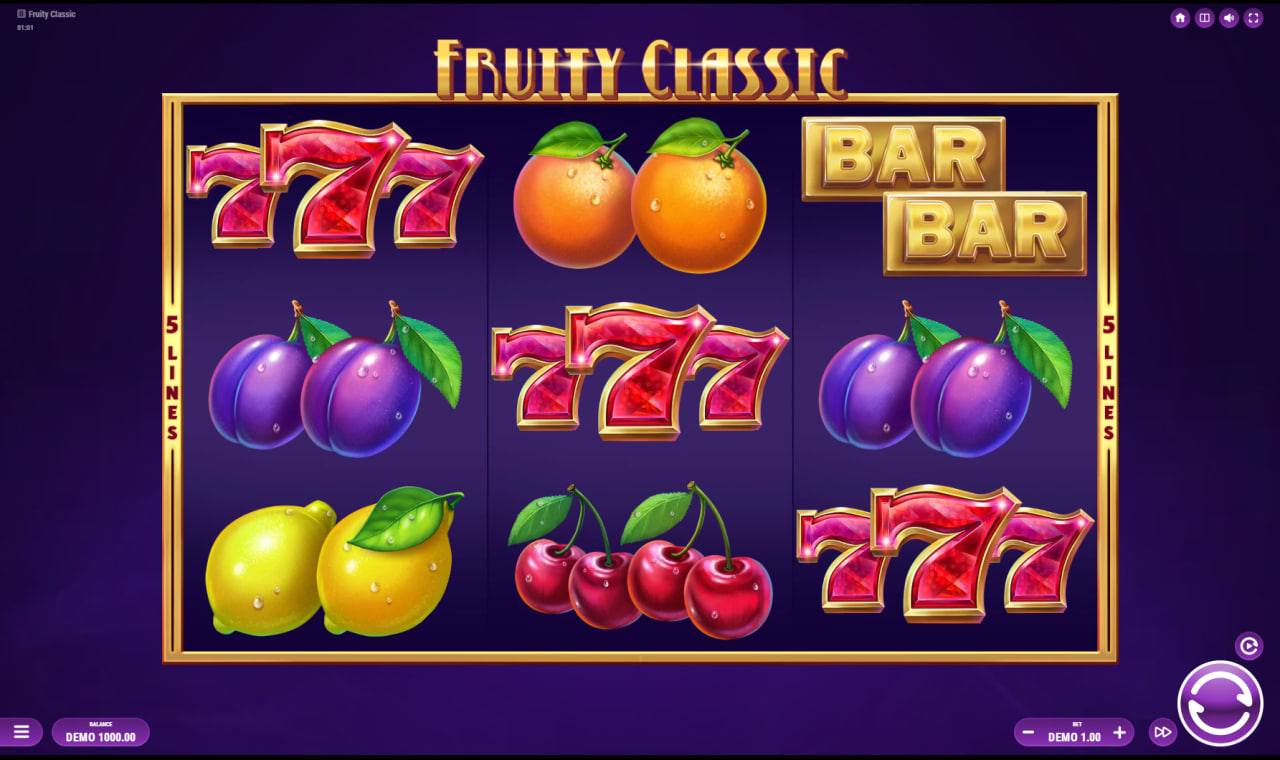Return to the home lobby
This screenshot has width=1280, height=760.
click(1180, 17)
